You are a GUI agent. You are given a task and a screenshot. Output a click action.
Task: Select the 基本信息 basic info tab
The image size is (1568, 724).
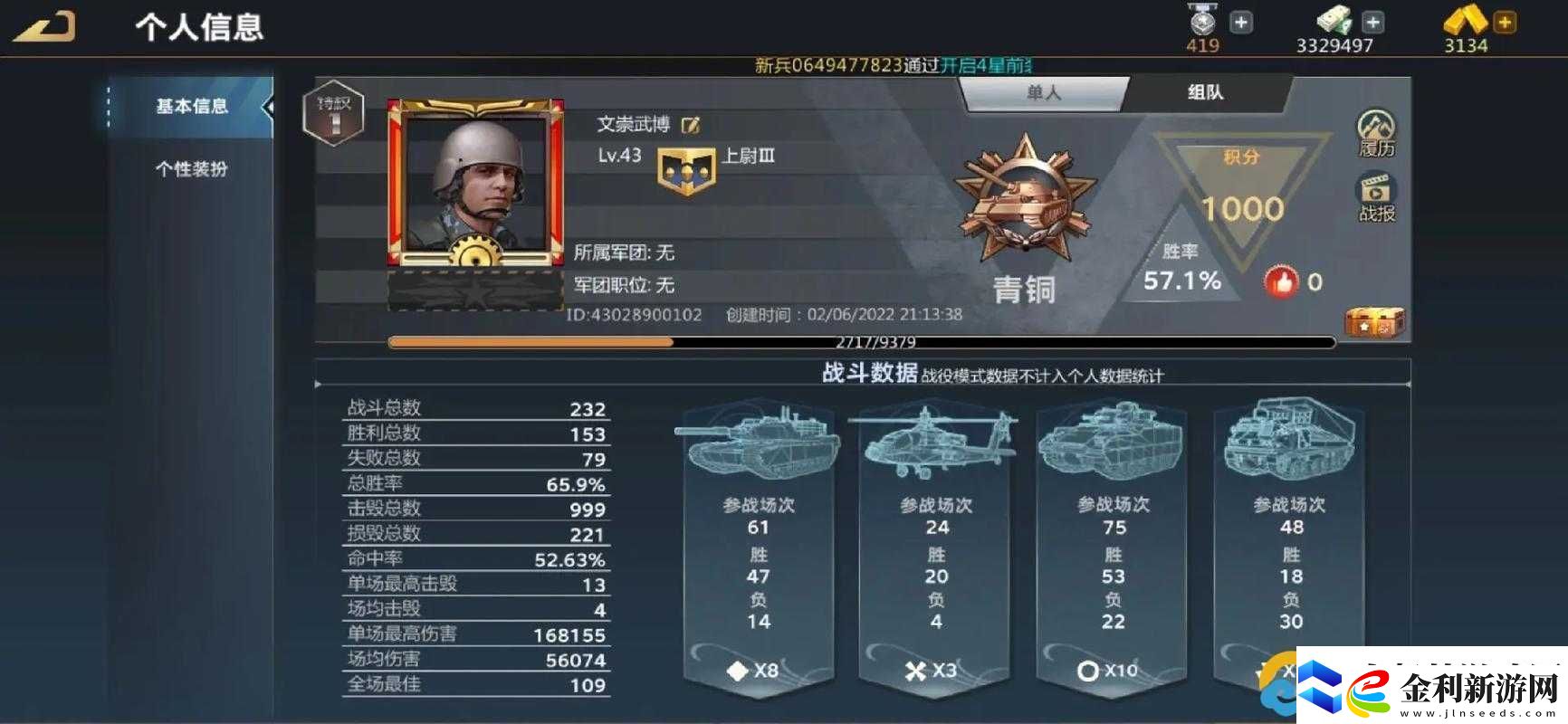pos(192,105)
